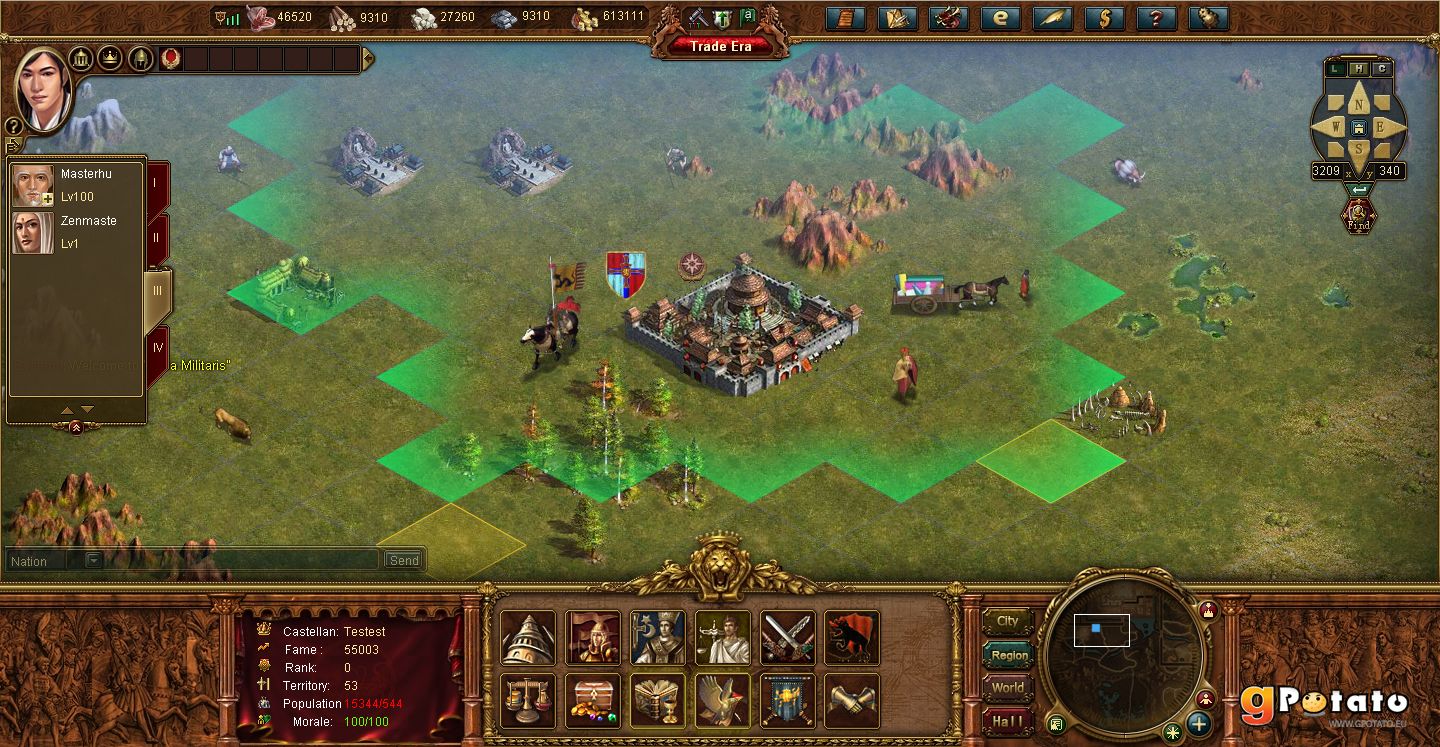Open the in-game browser 'e' icon

[1001, 17]
